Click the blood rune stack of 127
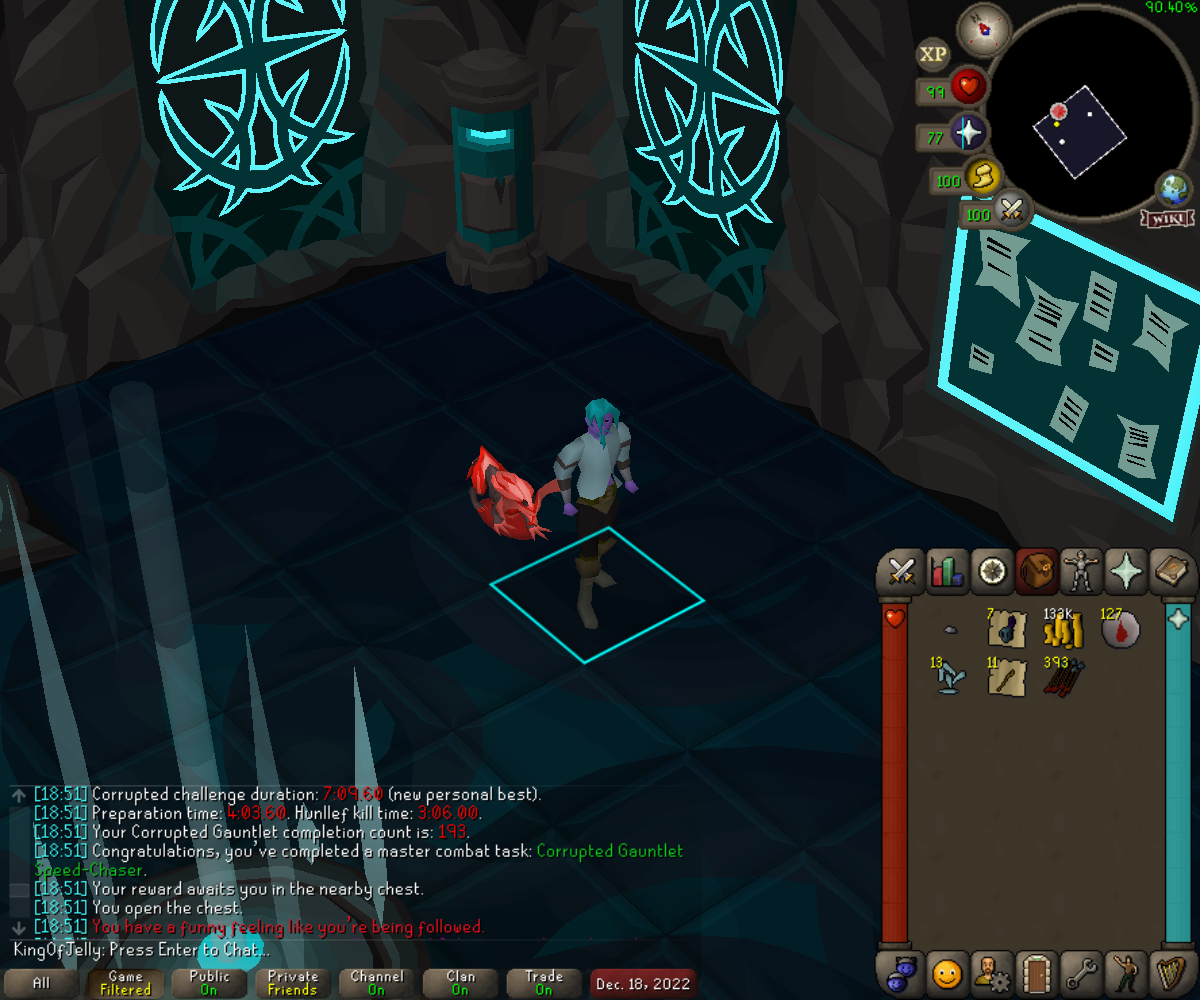The width and height of the screenshot is (1200, 1000). [1119, 630]
